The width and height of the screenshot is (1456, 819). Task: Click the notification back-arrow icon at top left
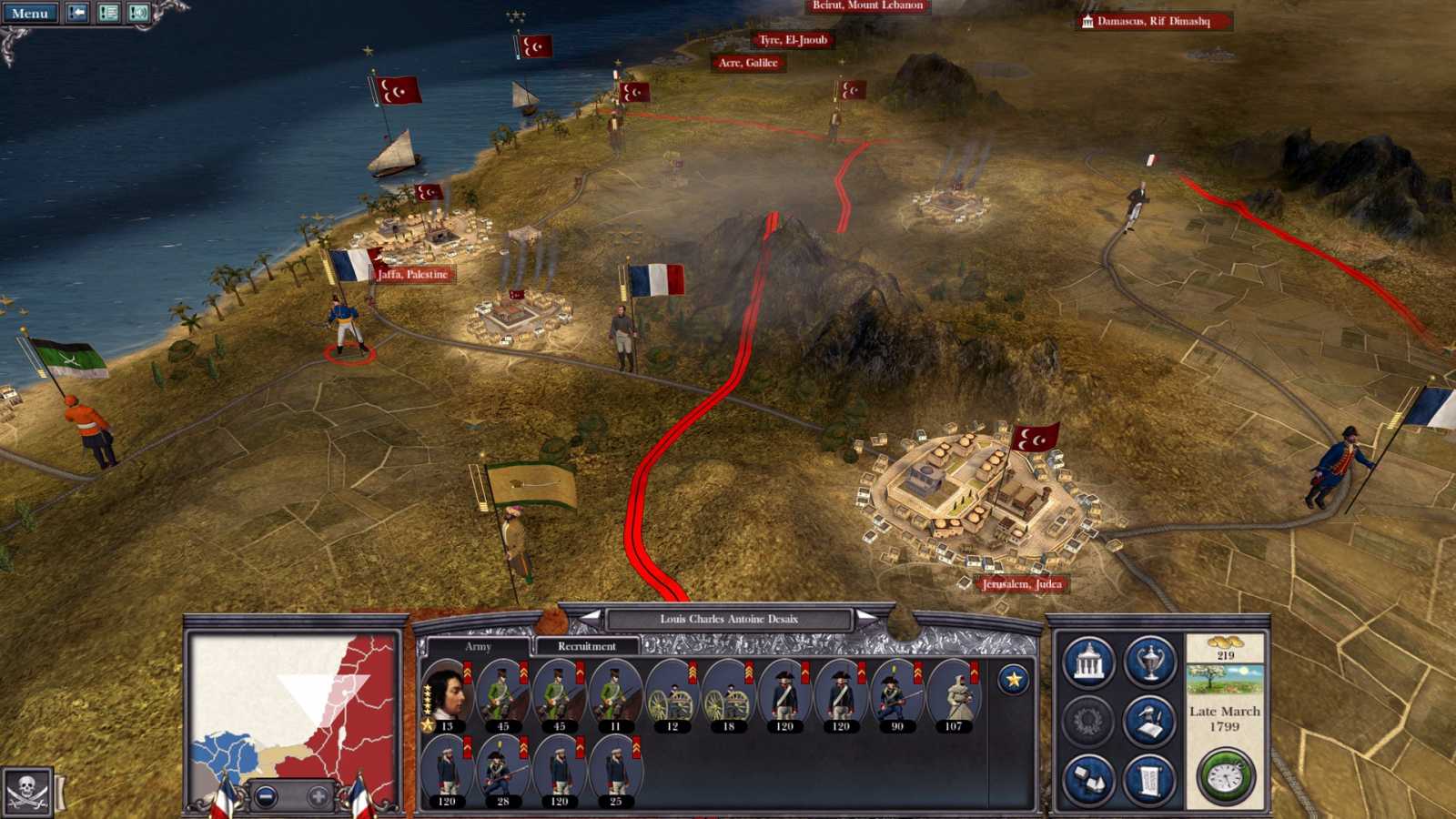click(77, 12)
